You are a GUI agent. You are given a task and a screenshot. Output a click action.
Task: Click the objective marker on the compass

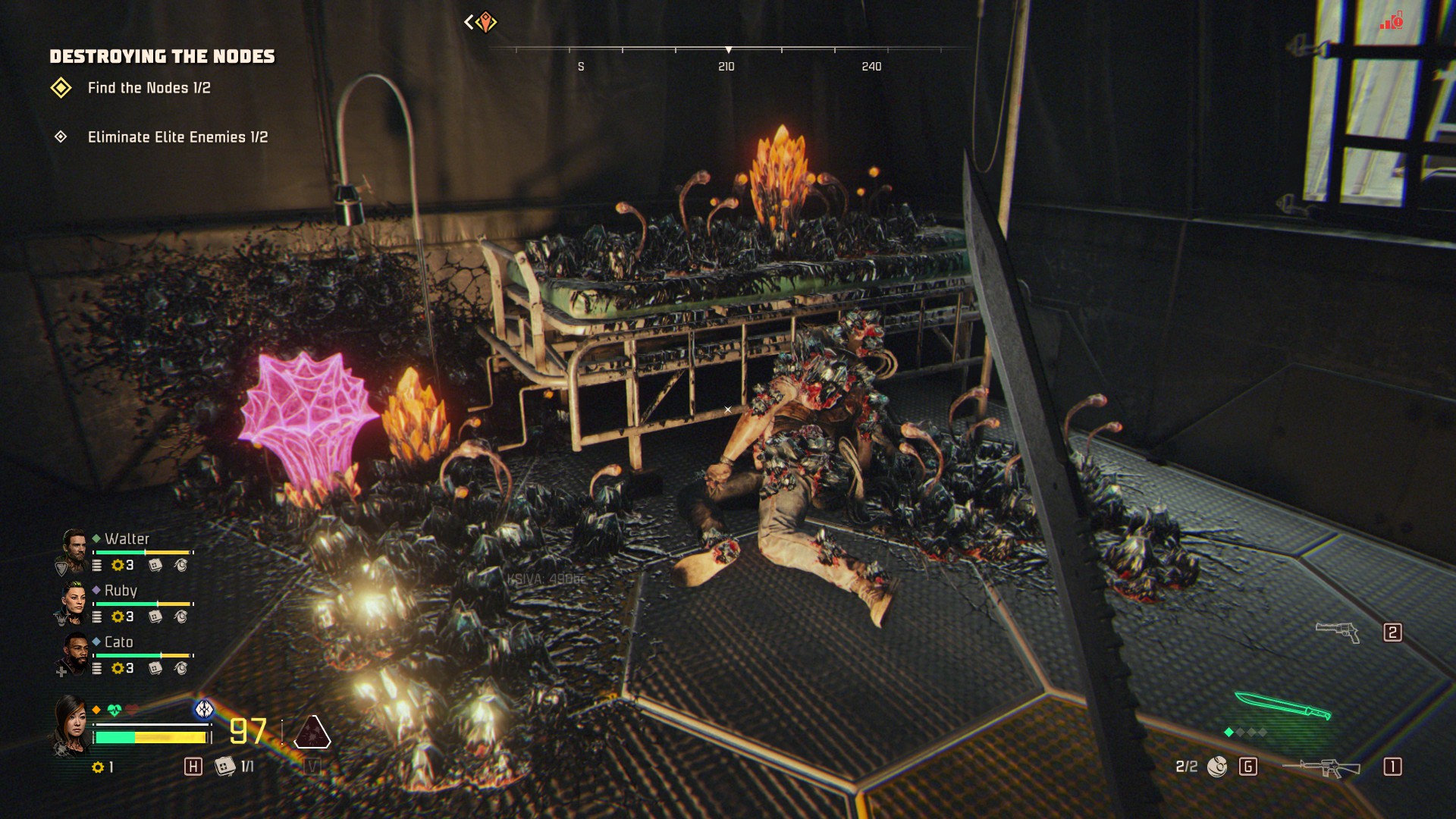(x=485, y=22)
